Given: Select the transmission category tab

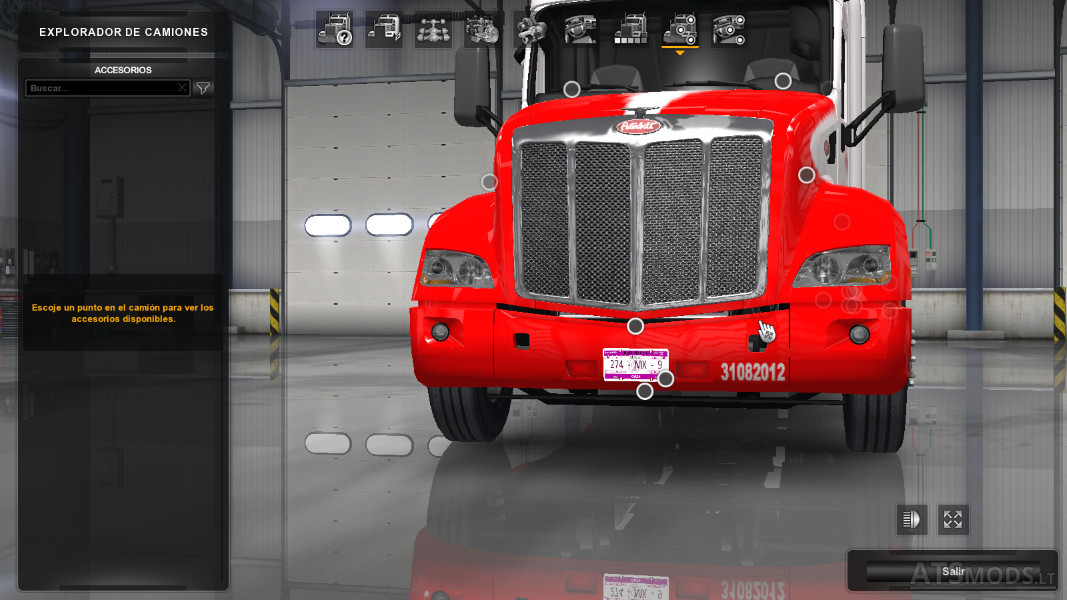Looking at the screenshot, I should 532,30.
